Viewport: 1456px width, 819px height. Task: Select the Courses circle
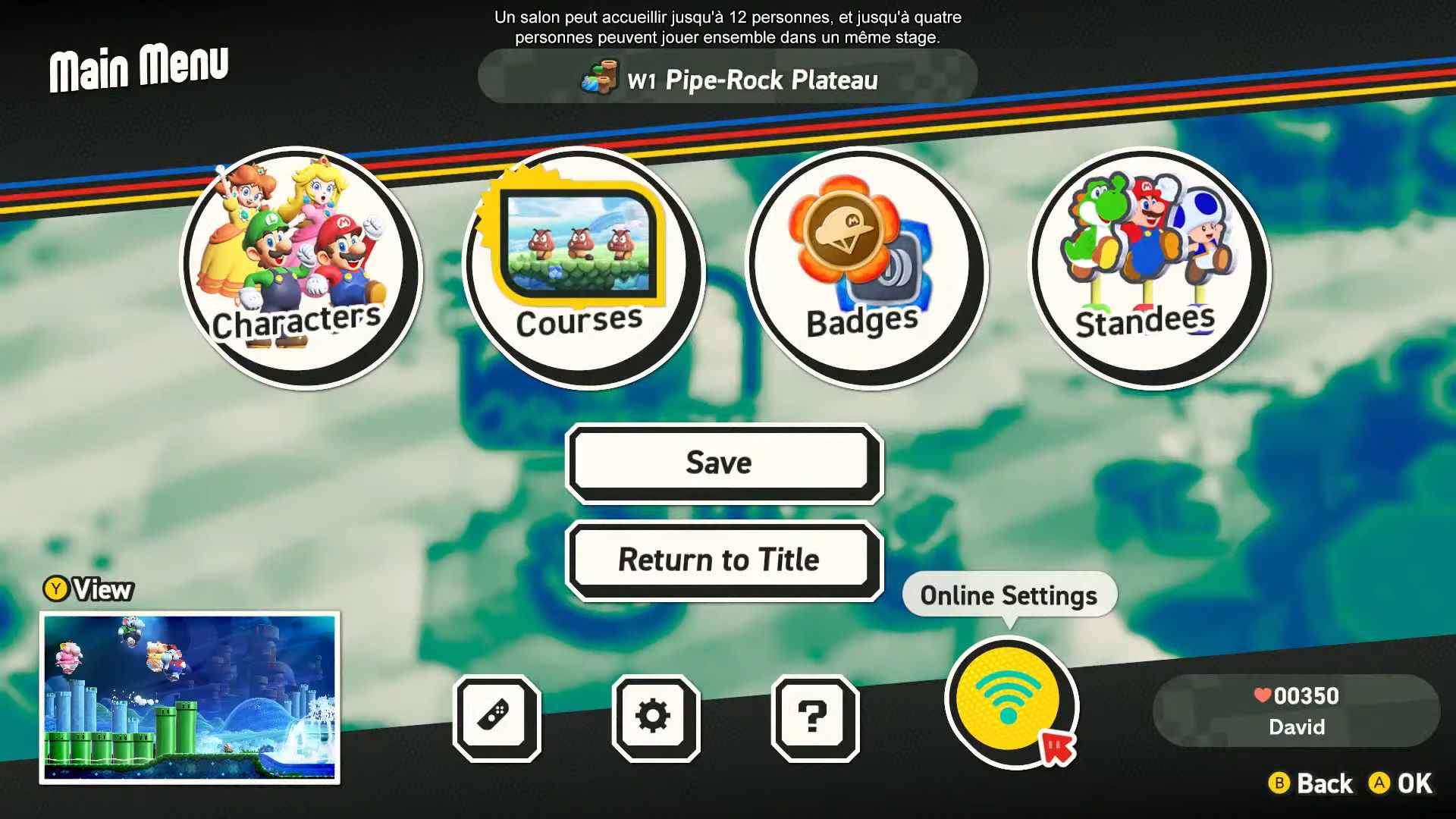tap(582, 267)
